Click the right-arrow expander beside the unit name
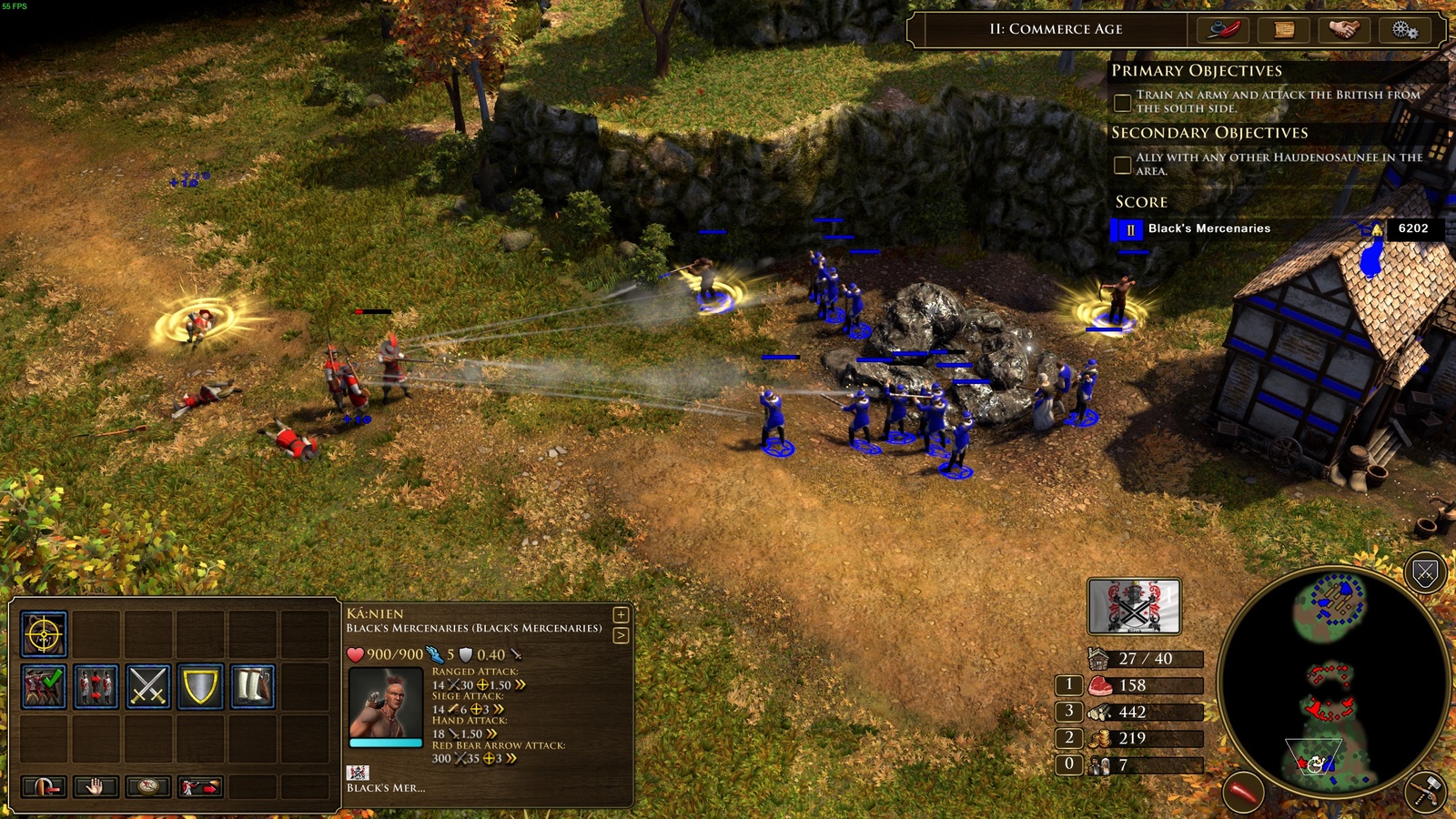Screen dimensions: 1456x819 [x=621, y=634]
